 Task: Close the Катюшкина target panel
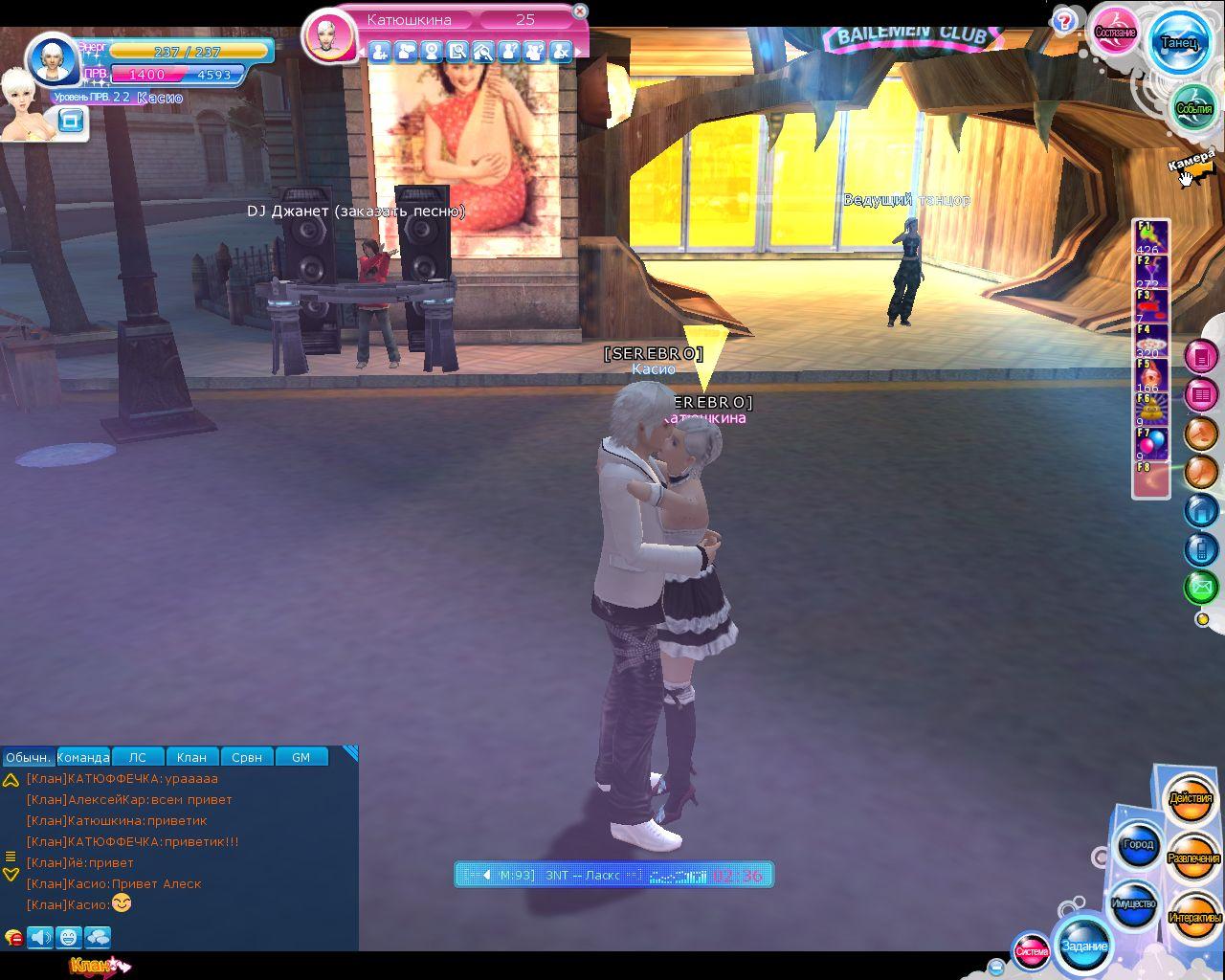(580, 11)
